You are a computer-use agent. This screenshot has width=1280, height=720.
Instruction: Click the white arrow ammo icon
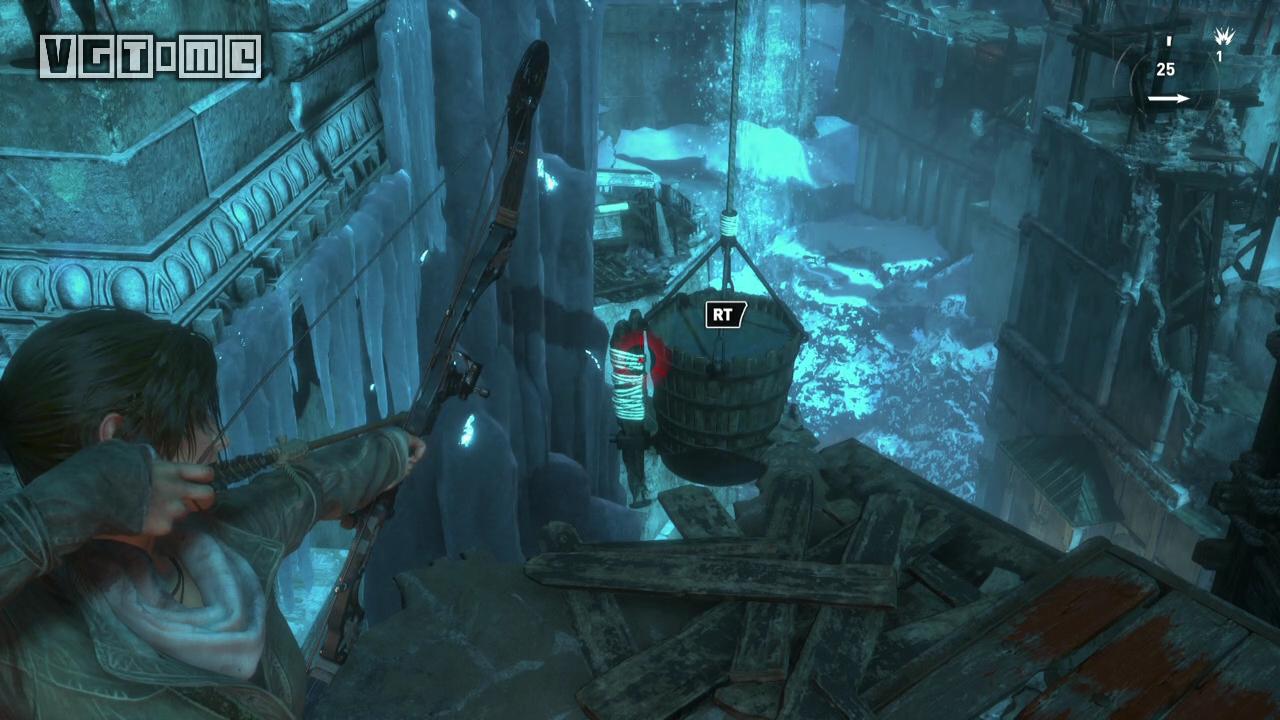point(1168,99)
